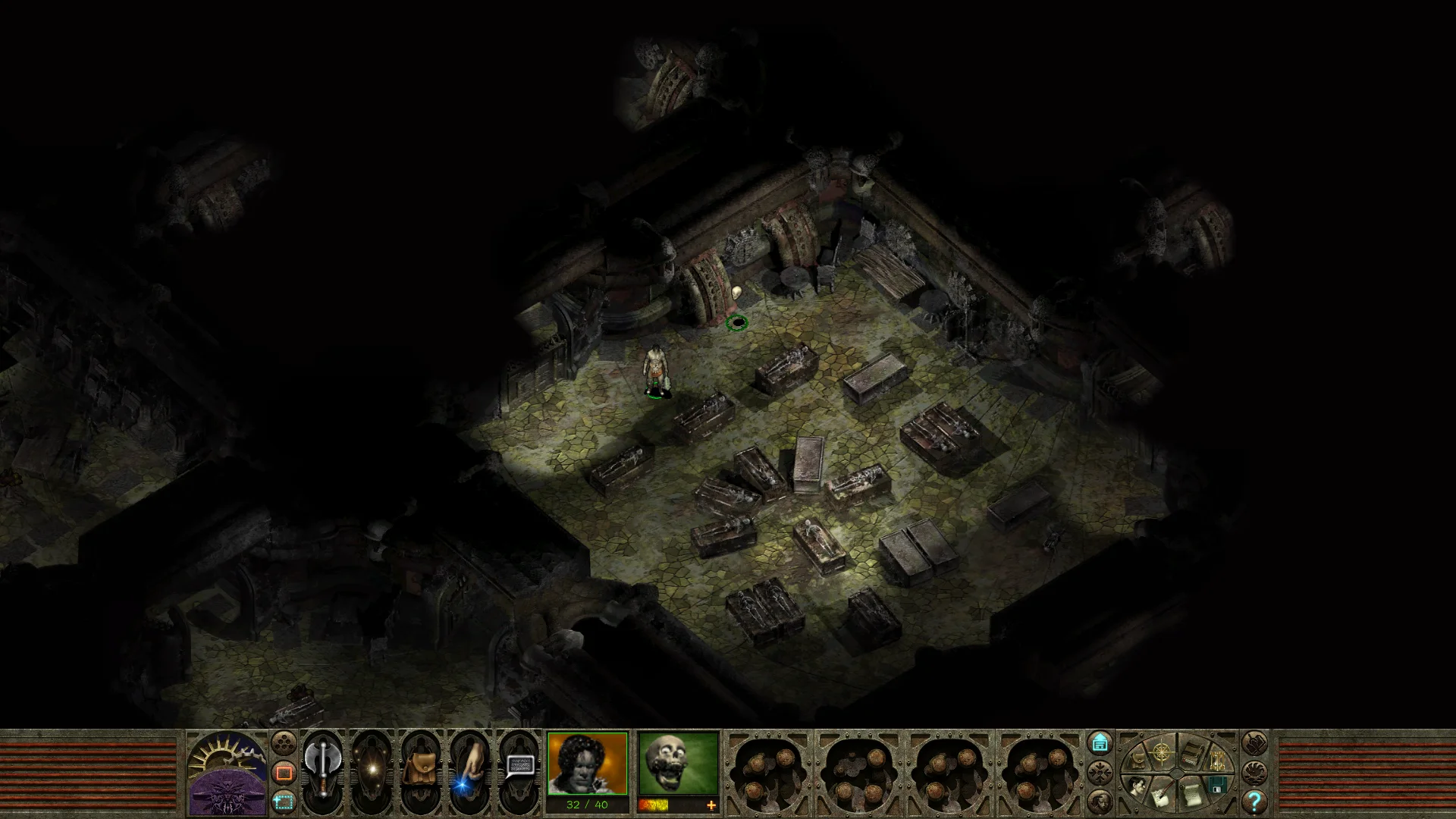
Task: Click the orange plus on Morte's portrait
Action: click(x=711, y=805)
